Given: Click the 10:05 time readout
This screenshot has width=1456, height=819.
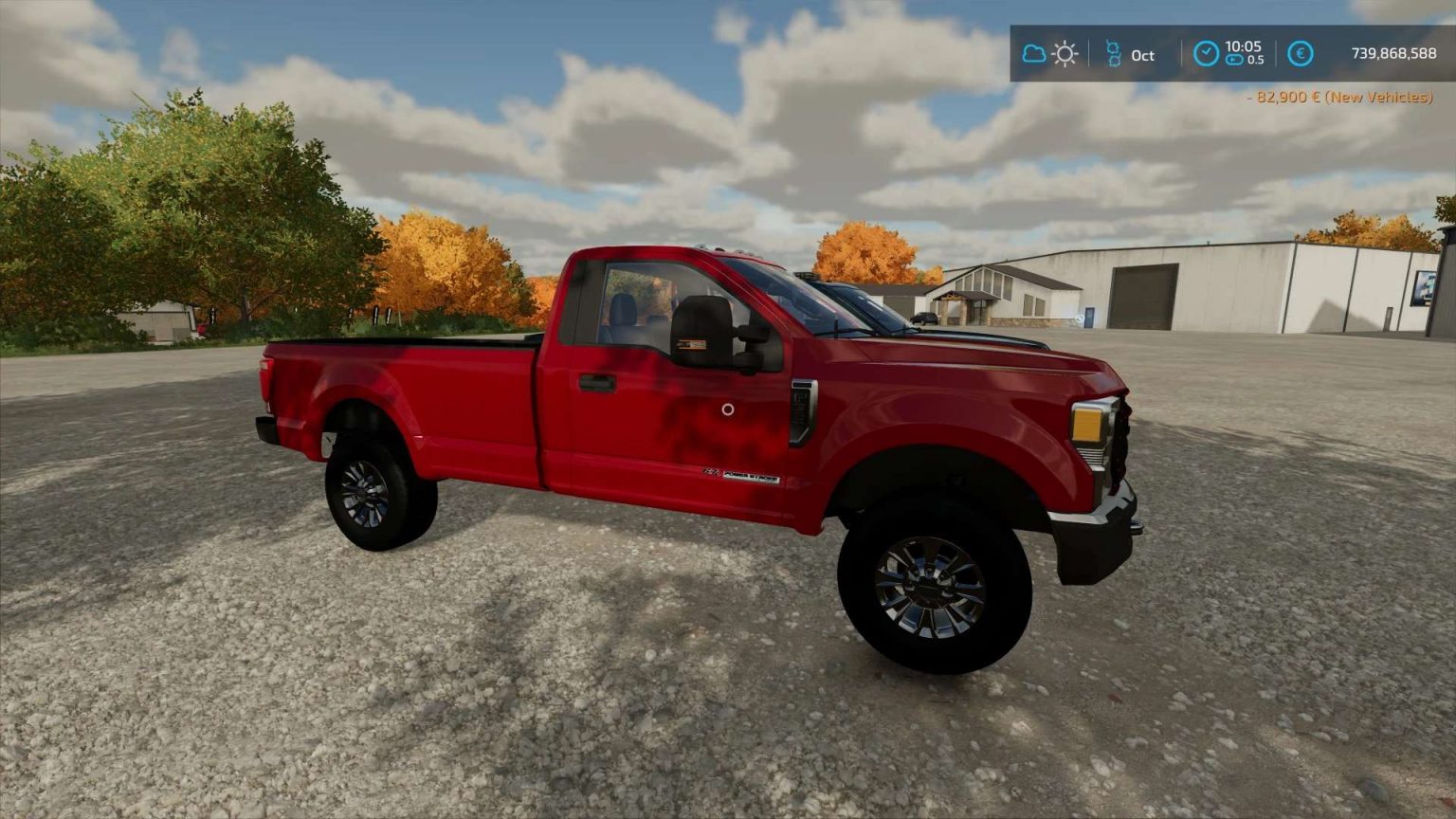Looking at the screenshot, I should (x=1245, y=46).
